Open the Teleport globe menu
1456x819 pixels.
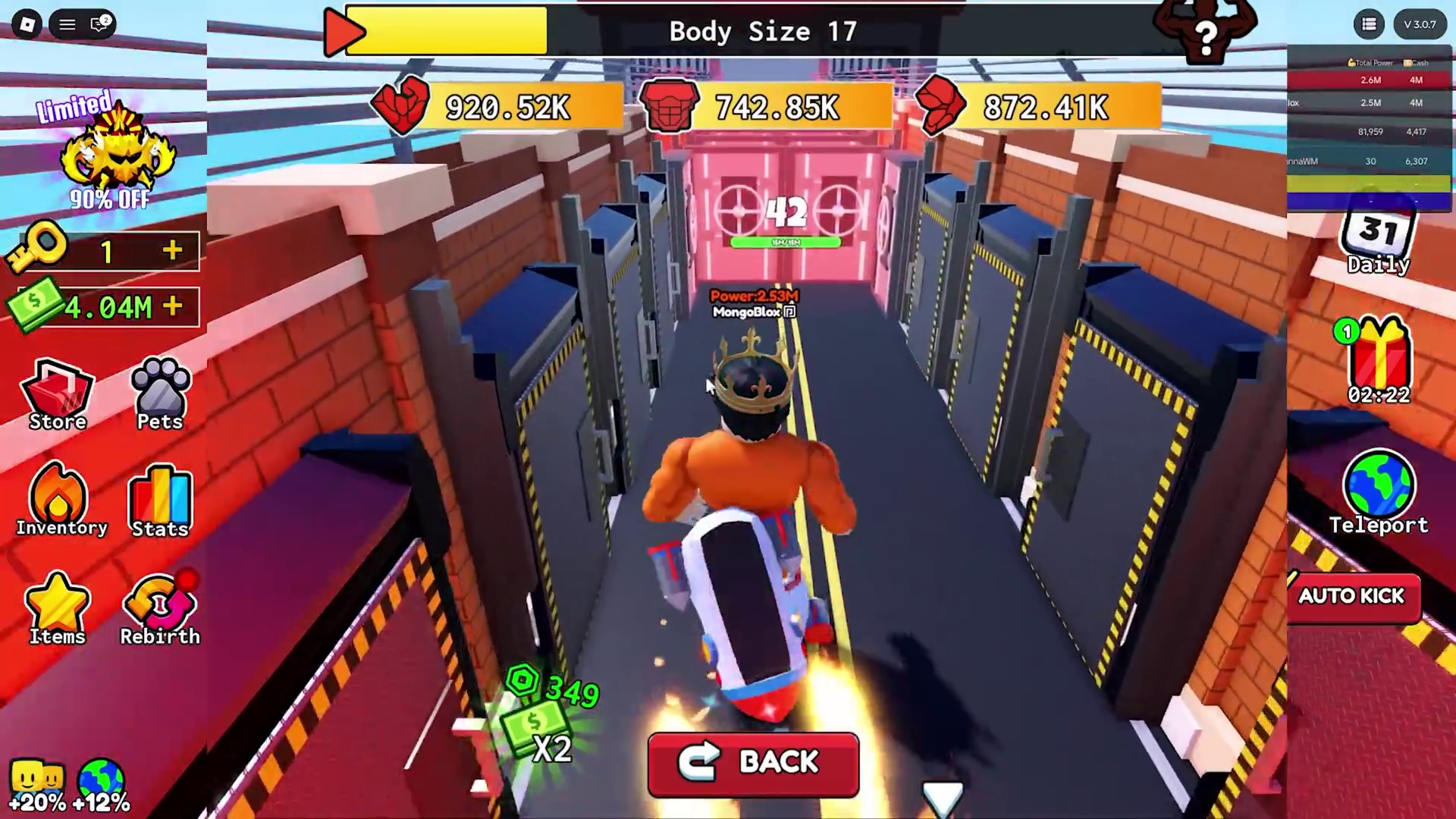1379,491
